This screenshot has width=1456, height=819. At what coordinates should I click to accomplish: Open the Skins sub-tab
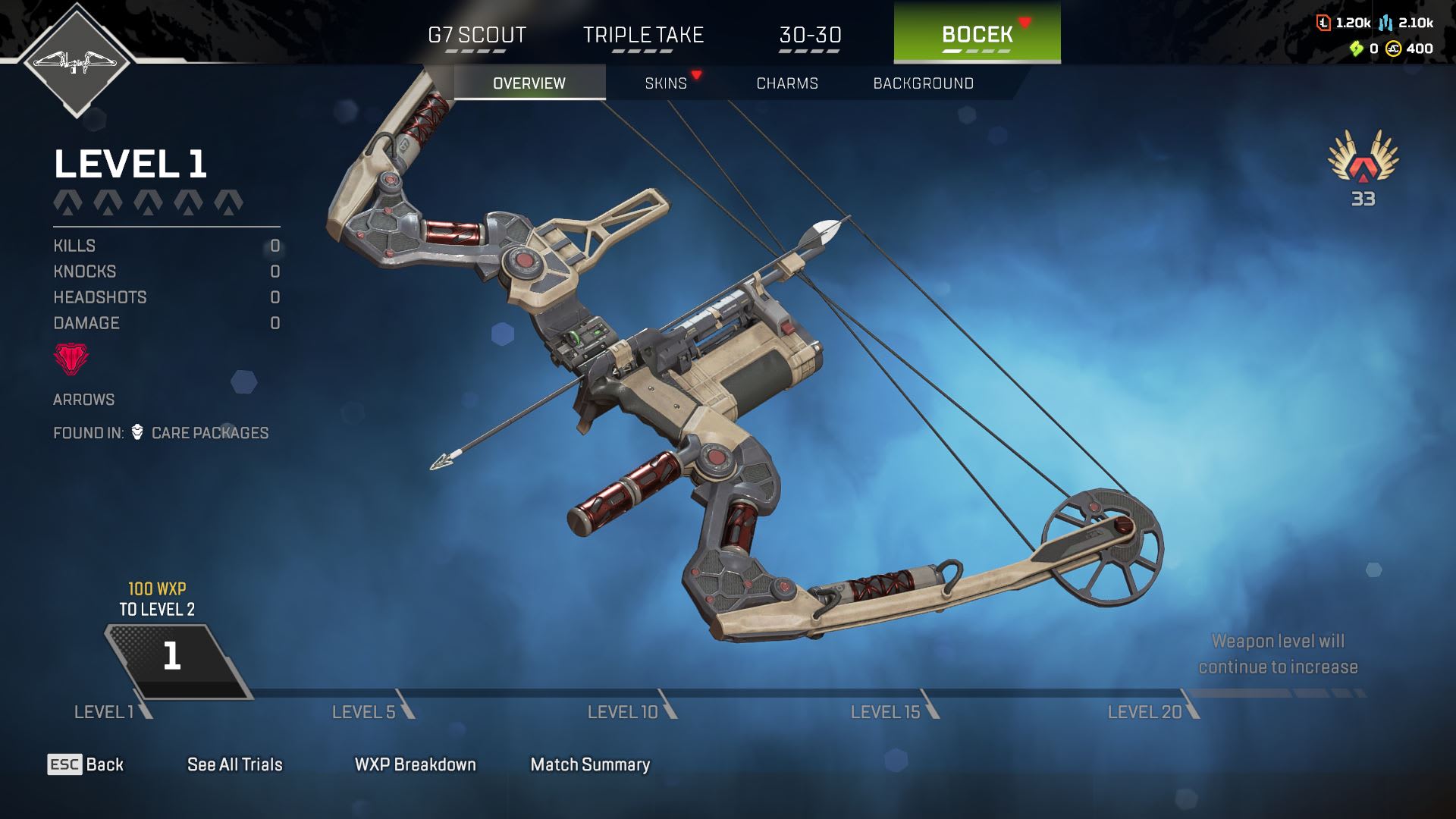(x=666, y=83)
